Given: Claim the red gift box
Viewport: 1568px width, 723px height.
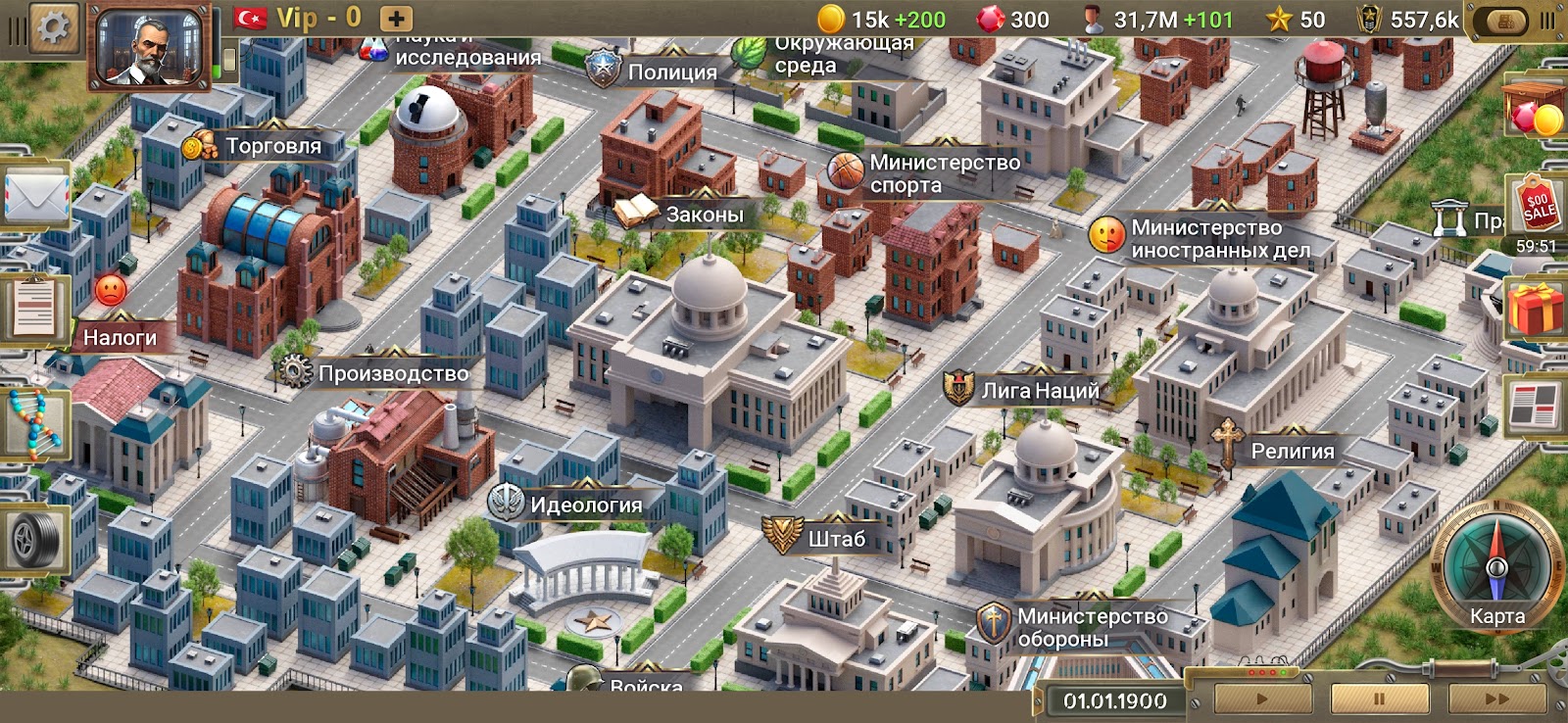Looking at the screenshot, I should (1537, 310).
